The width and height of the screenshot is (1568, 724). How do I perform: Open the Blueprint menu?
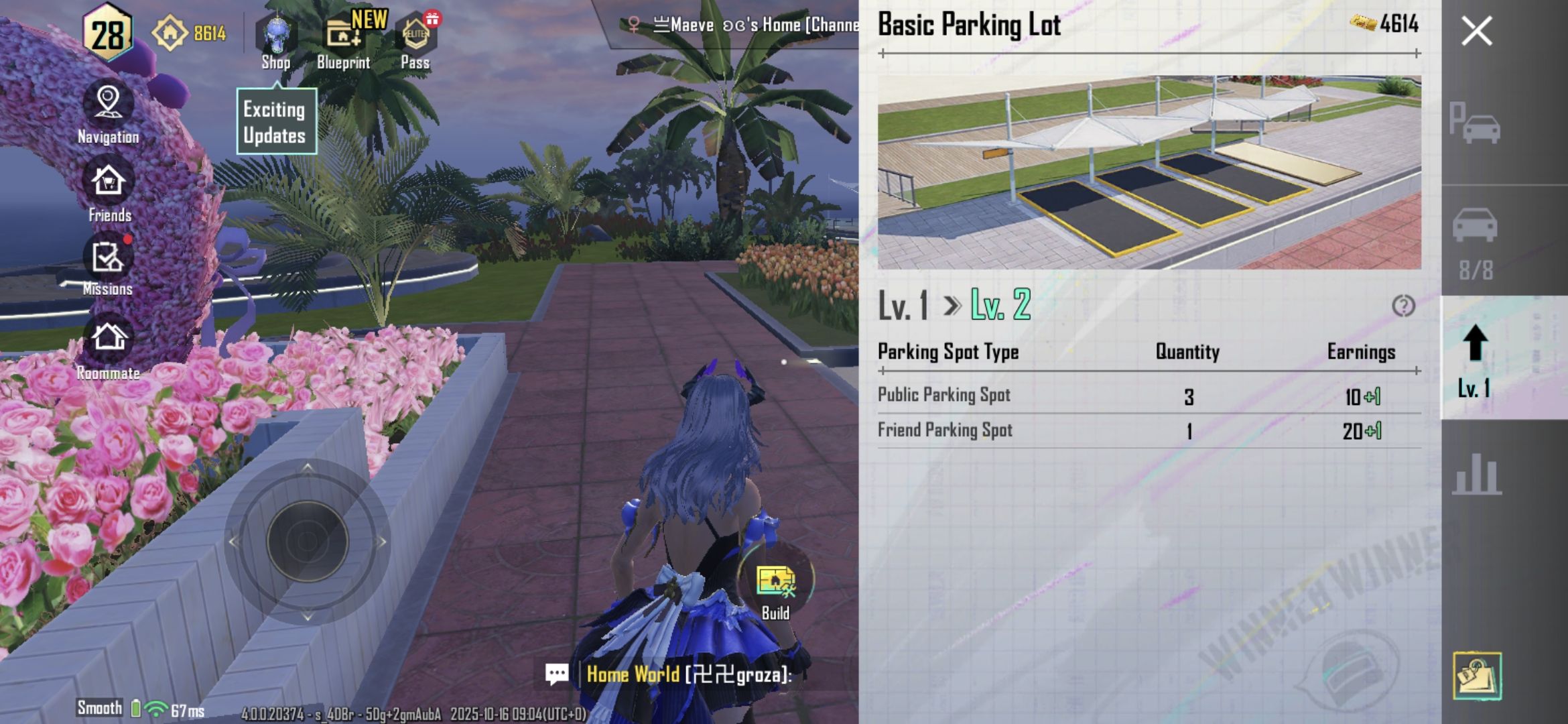point(344,42)
